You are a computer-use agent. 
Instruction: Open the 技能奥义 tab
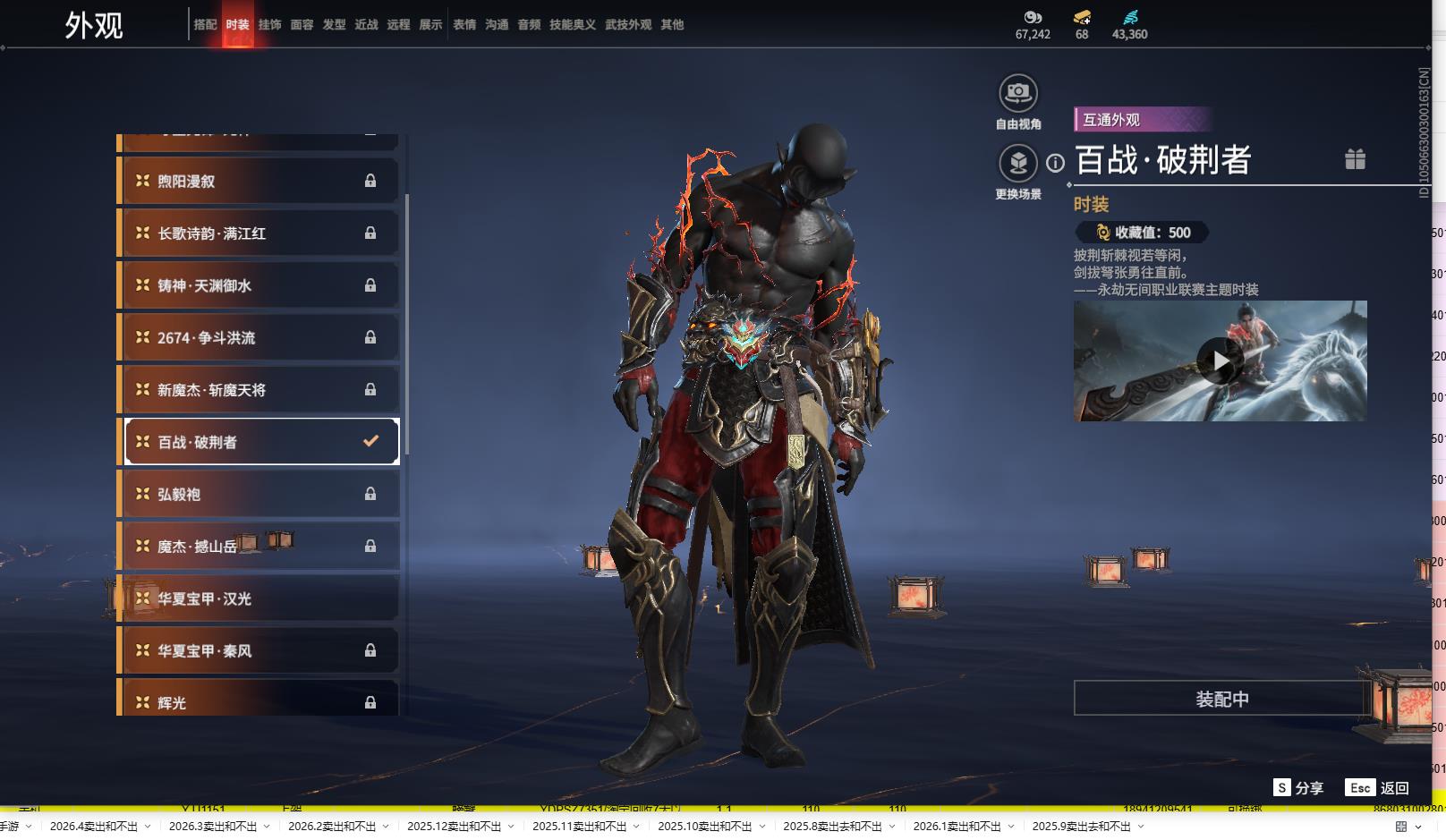[x=572, y=25]
